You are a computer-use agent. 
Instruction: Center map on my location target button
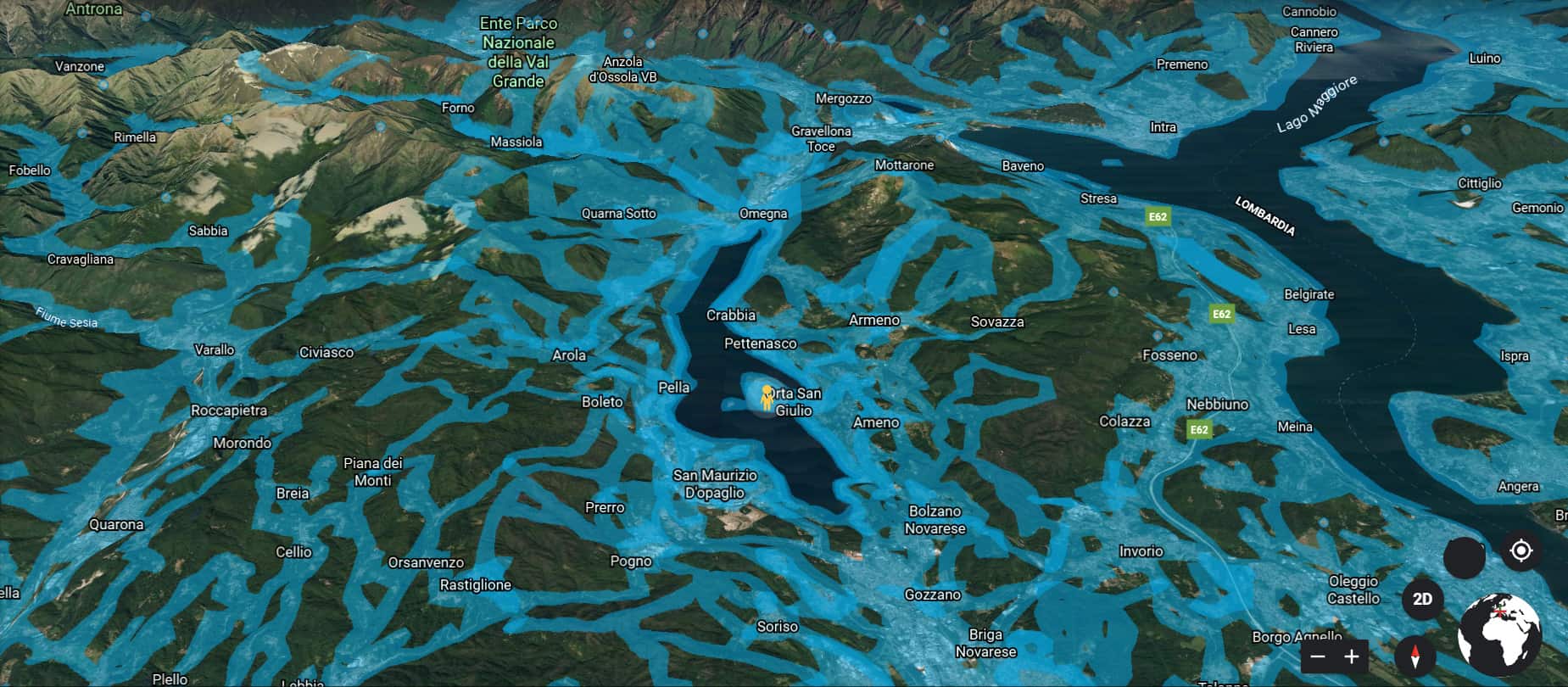(x=1521, y=551)
